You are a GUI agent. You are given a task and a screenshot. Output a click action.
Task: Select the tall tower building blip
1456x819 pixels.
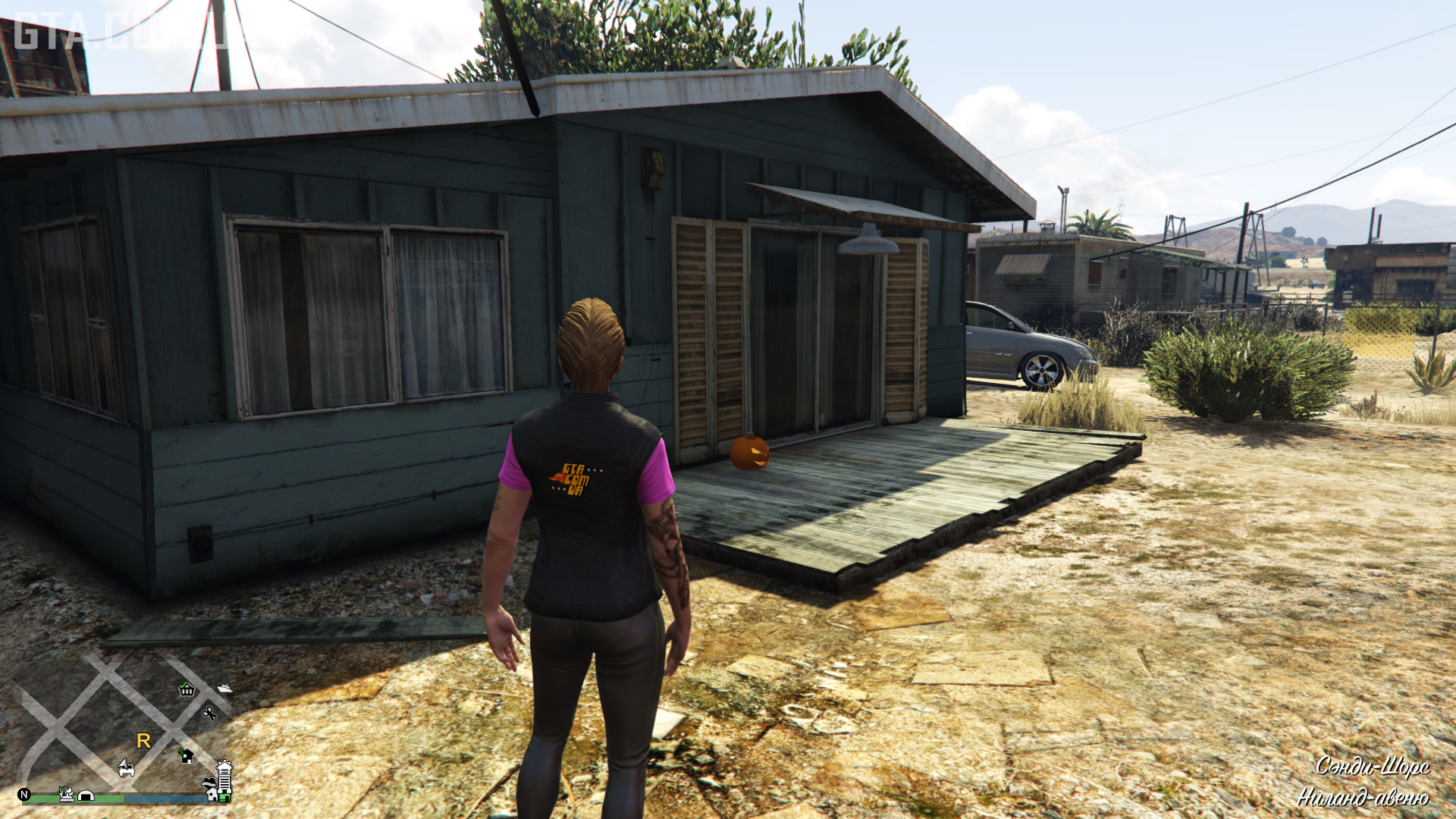[x=224, y=776]
